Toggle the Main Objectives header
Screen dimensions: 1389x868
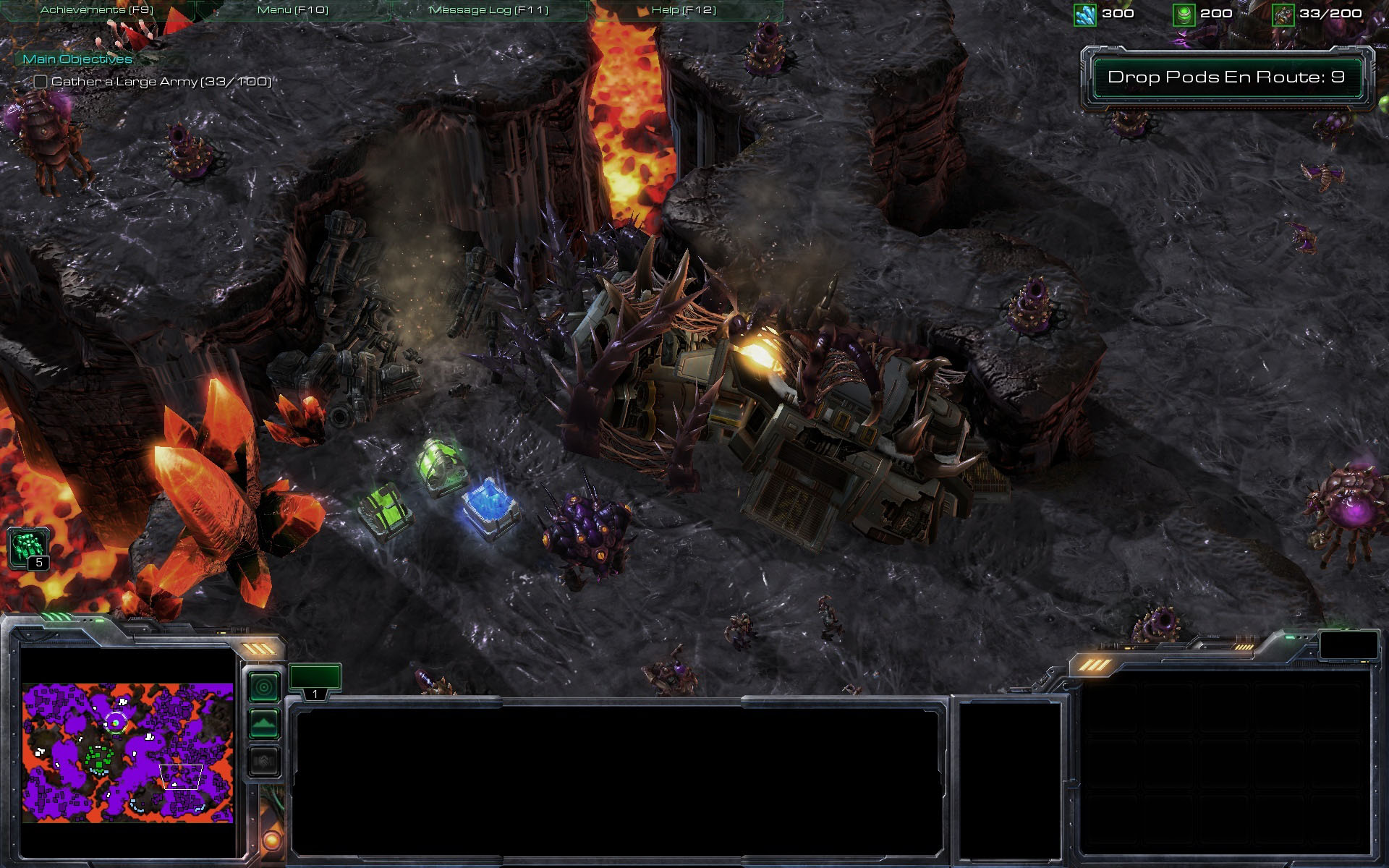click(77, 59)
